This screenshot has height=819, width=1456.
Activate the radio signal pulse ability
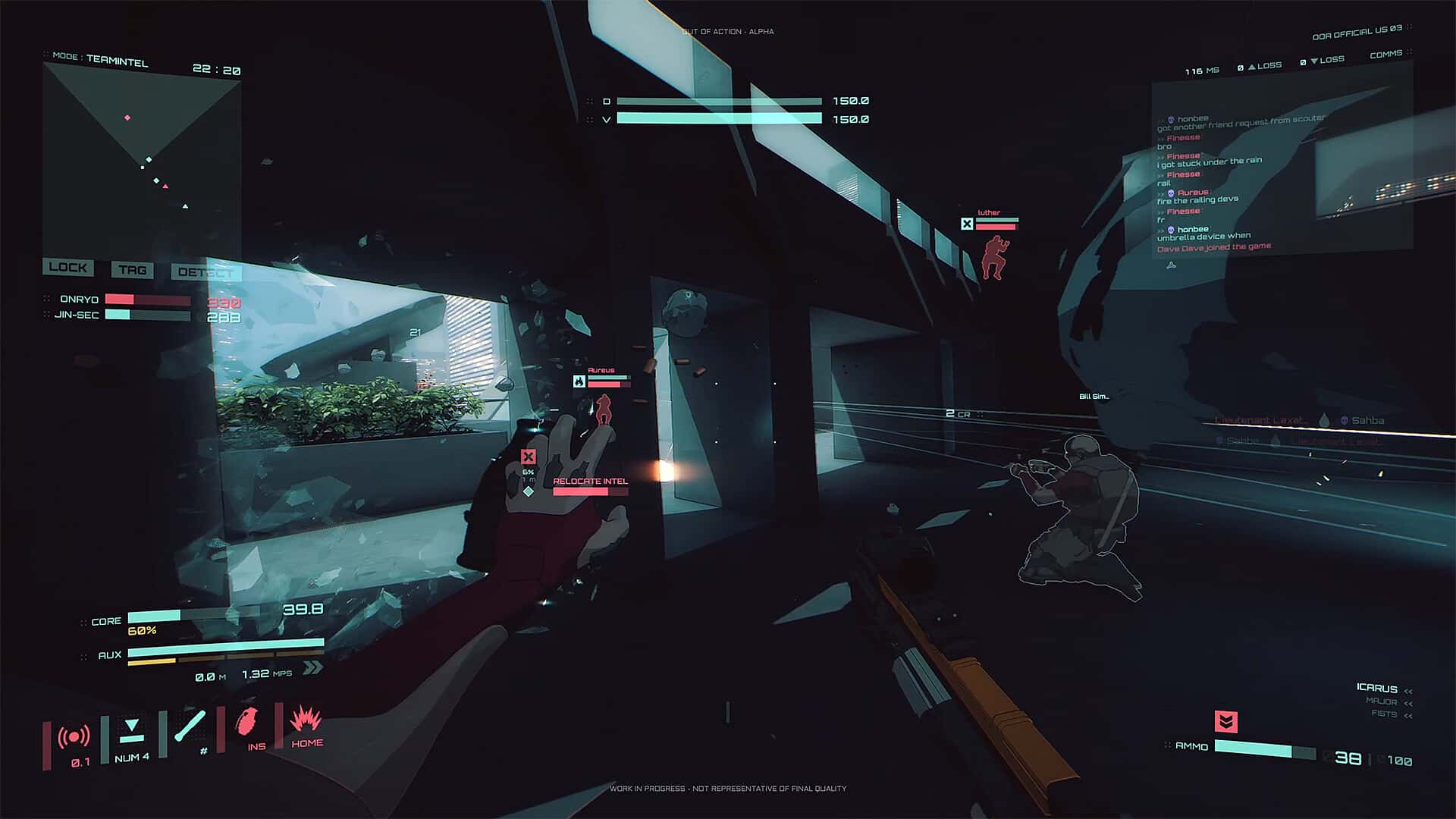[x=74, y=736]
